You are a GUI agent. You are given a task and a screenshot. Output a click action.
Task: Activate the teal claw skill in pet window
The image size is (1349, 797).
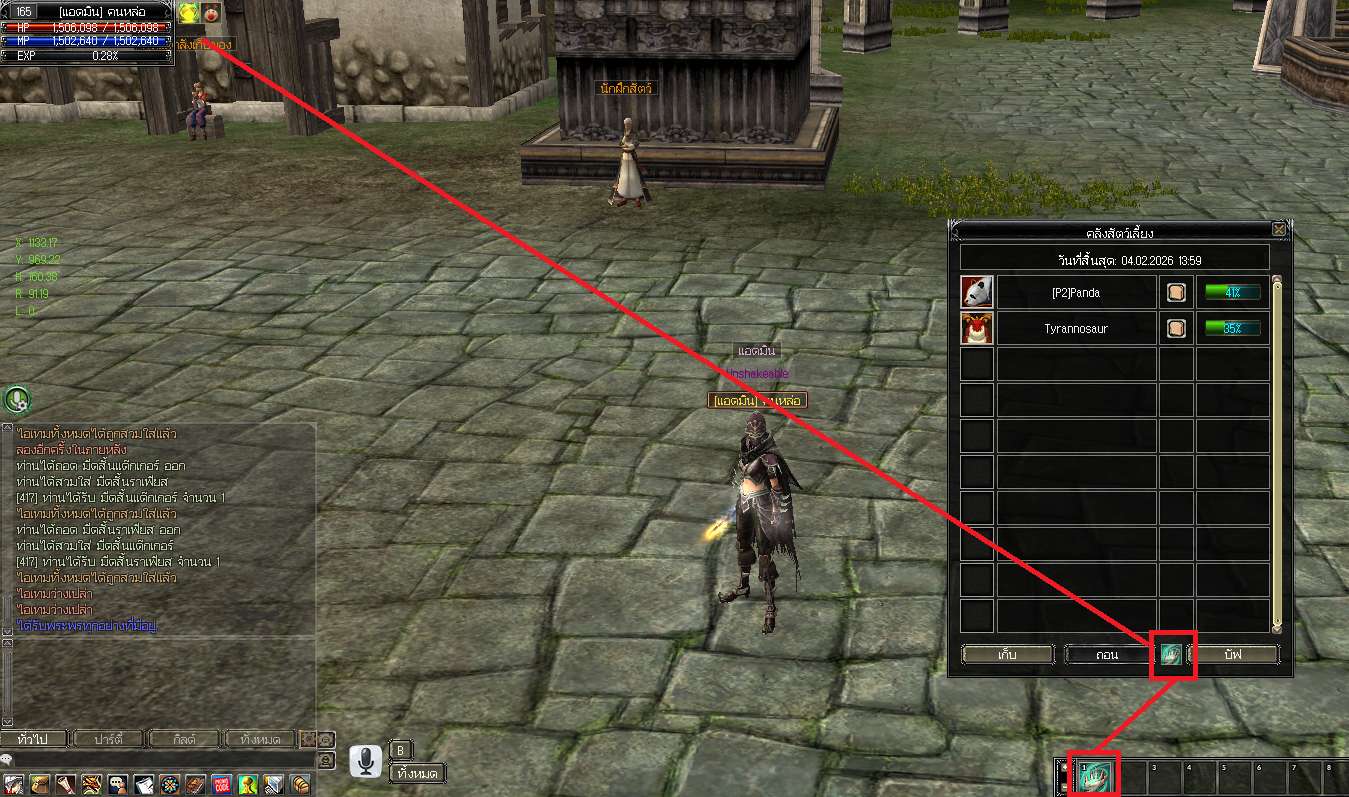click(1172, 655)
